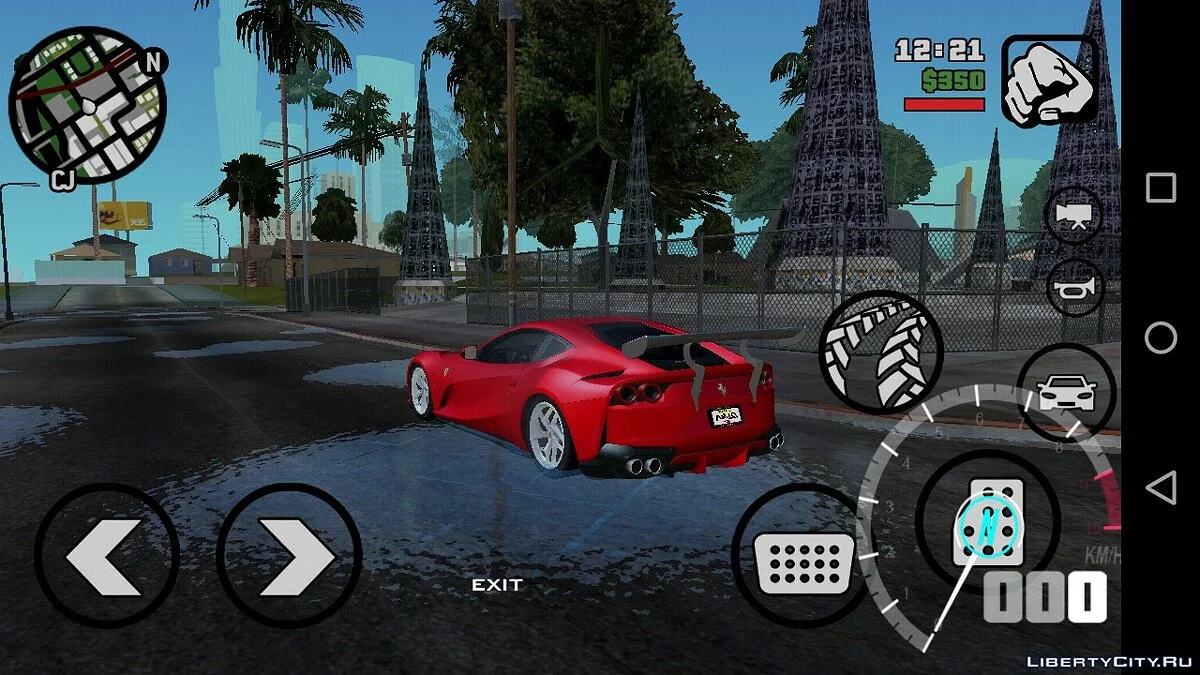Tap the car icon button
The width and height of the screenshot is (1200, 675).
(1066, 393)
